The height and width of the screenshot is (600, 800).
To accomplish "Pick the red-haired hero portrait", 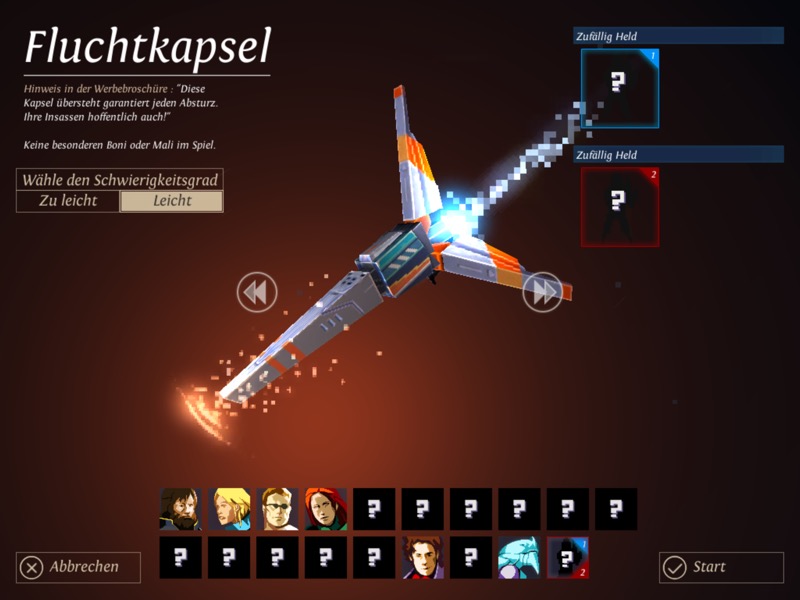I will (x=326, y=509).
